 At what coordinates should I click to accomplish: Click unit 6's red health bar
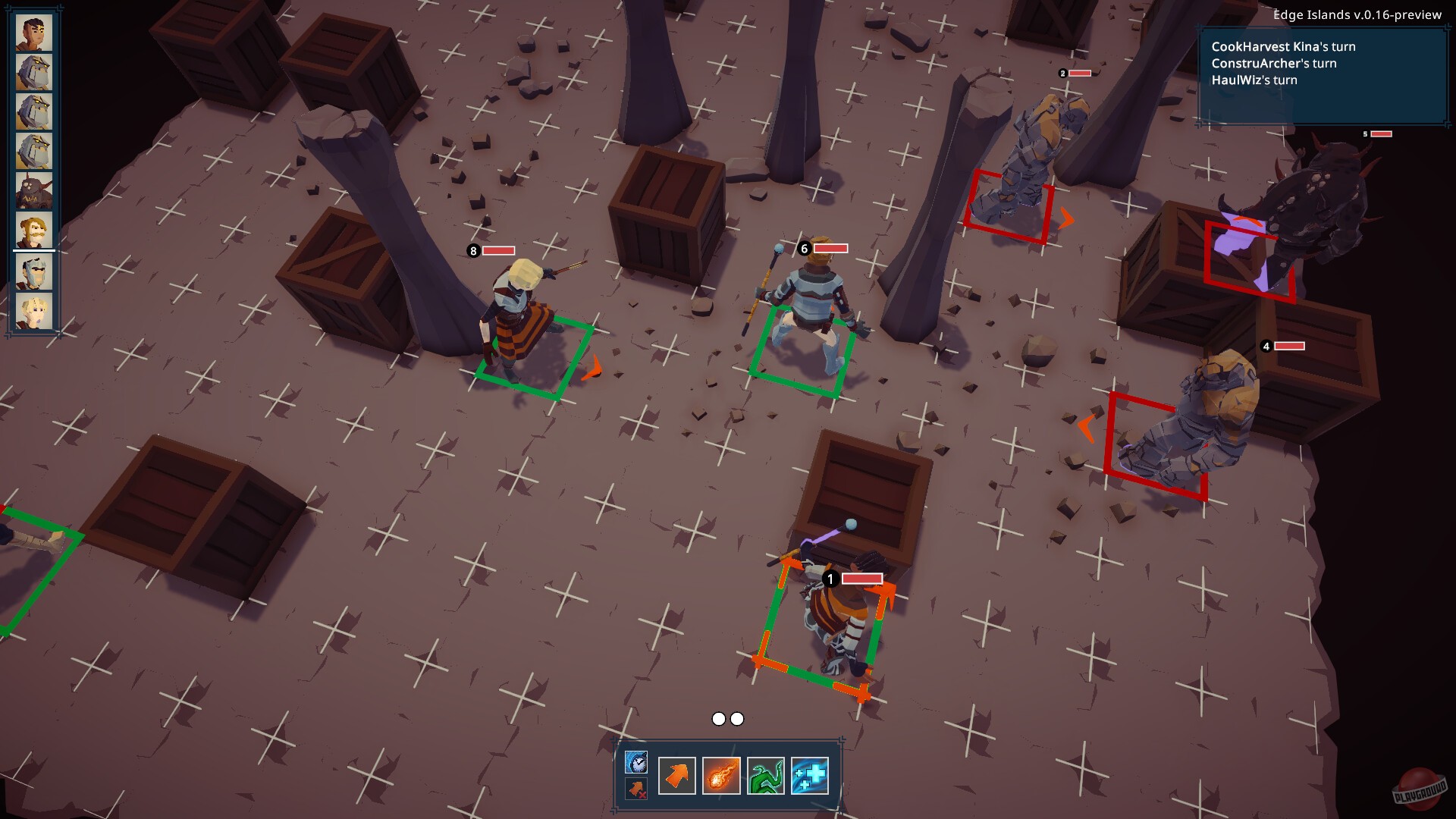pyautogui.click(x=828, y=248)
